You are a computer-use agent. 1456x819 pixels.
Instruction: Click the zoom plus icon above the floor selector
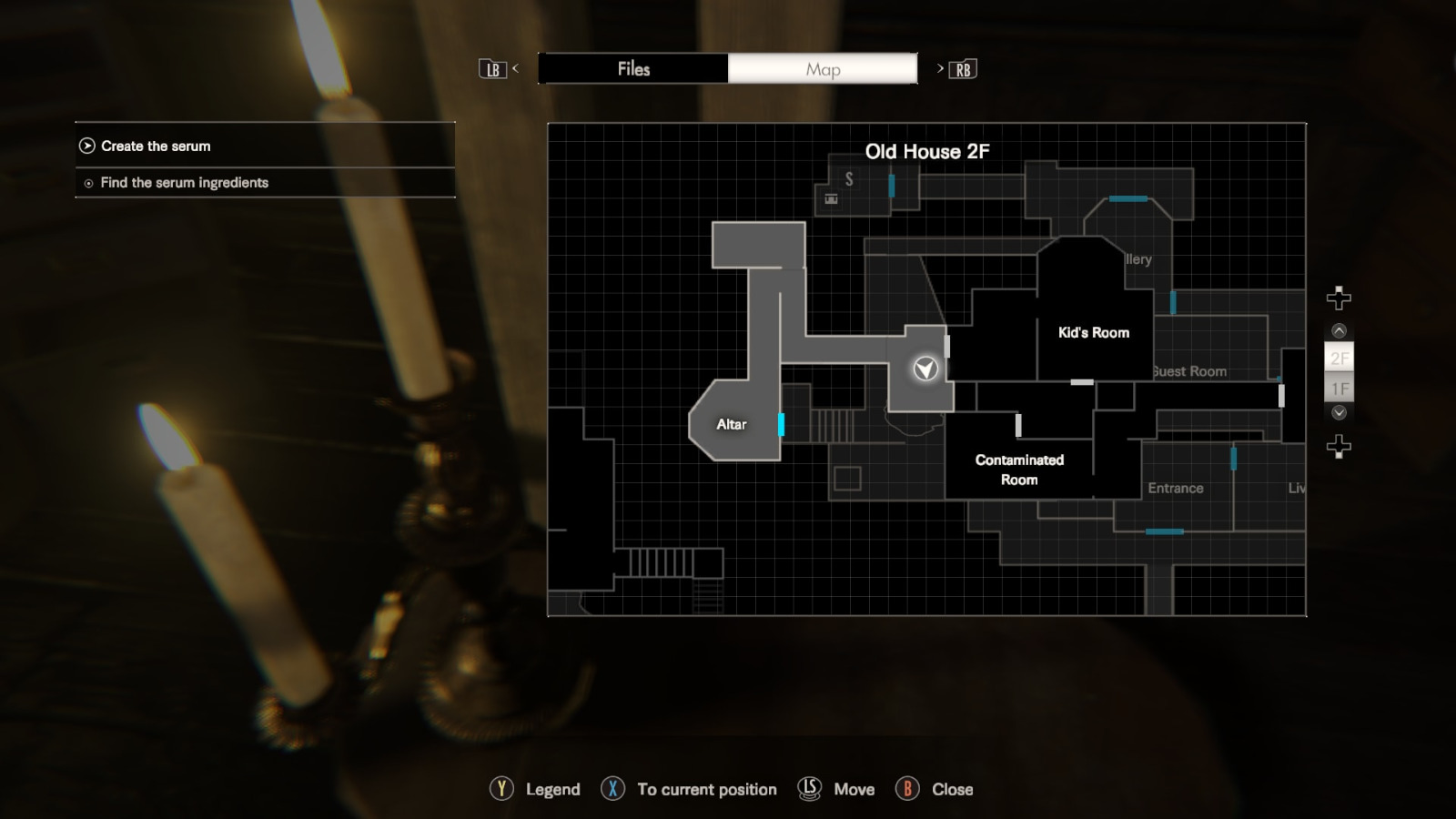coord(1338,296)
